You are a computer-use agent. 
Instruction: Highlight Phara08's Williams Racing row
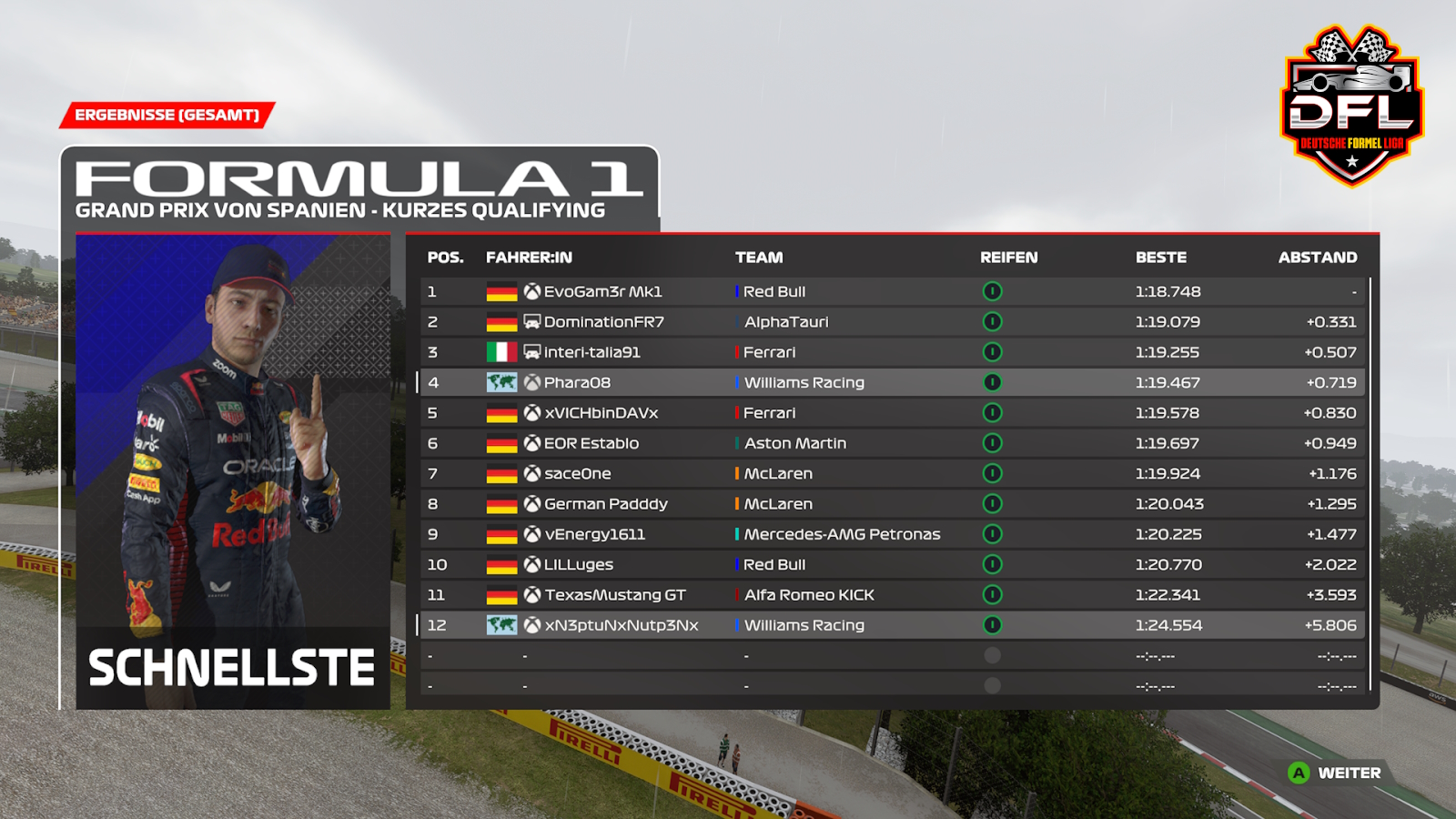(x=892, y=382)
